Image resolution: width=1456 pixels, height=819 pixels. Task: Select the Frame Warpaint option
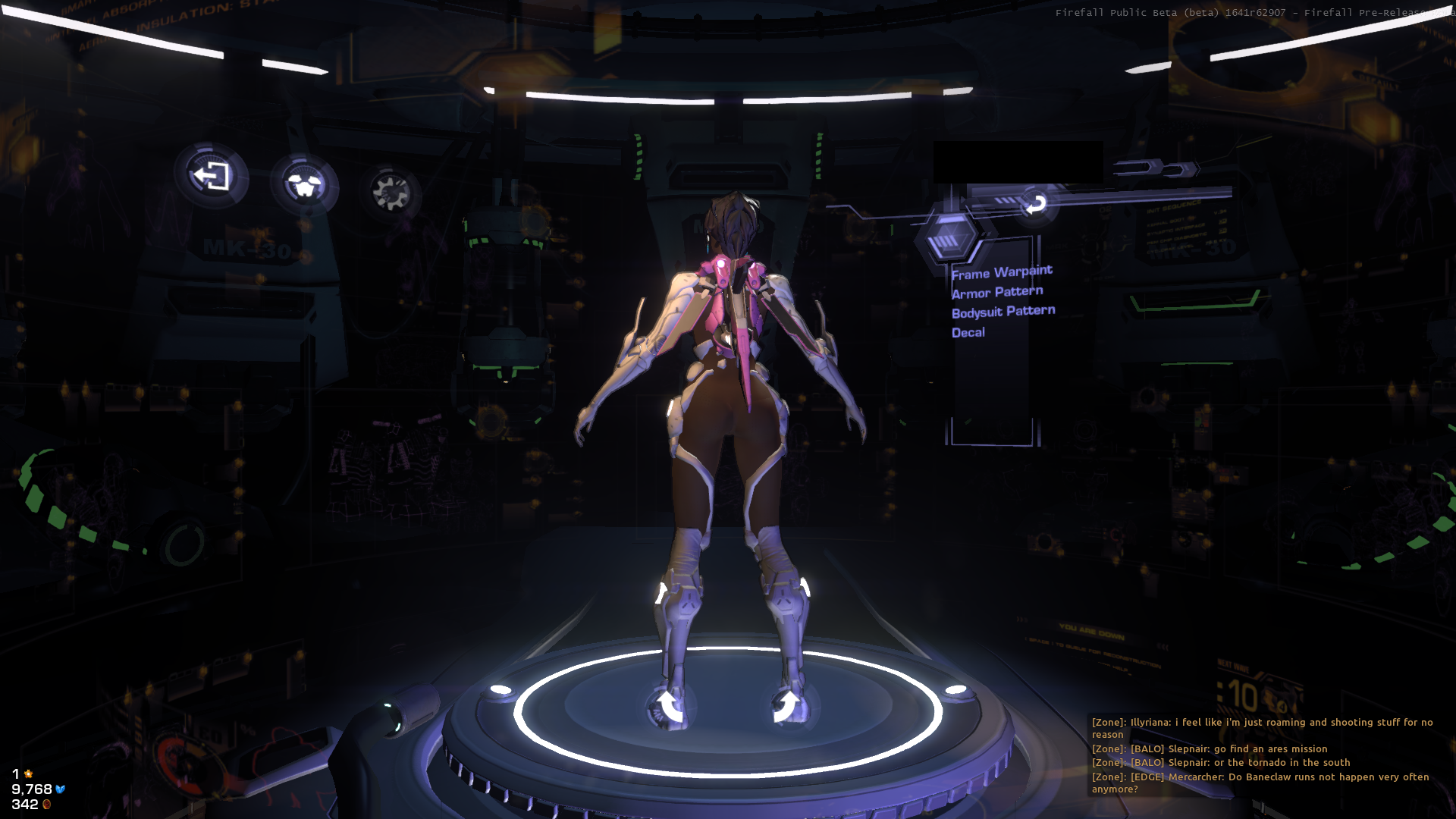(x=1001, y=272)
